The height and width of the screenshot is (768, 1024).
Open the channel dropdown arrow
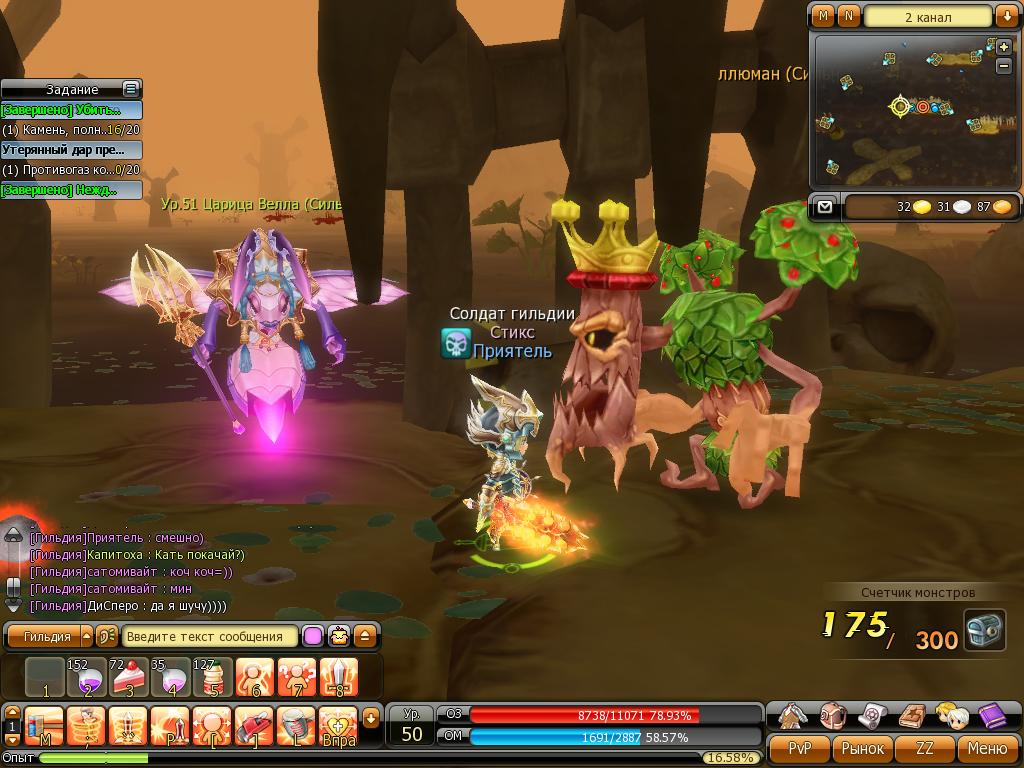tap(1005, 17)
